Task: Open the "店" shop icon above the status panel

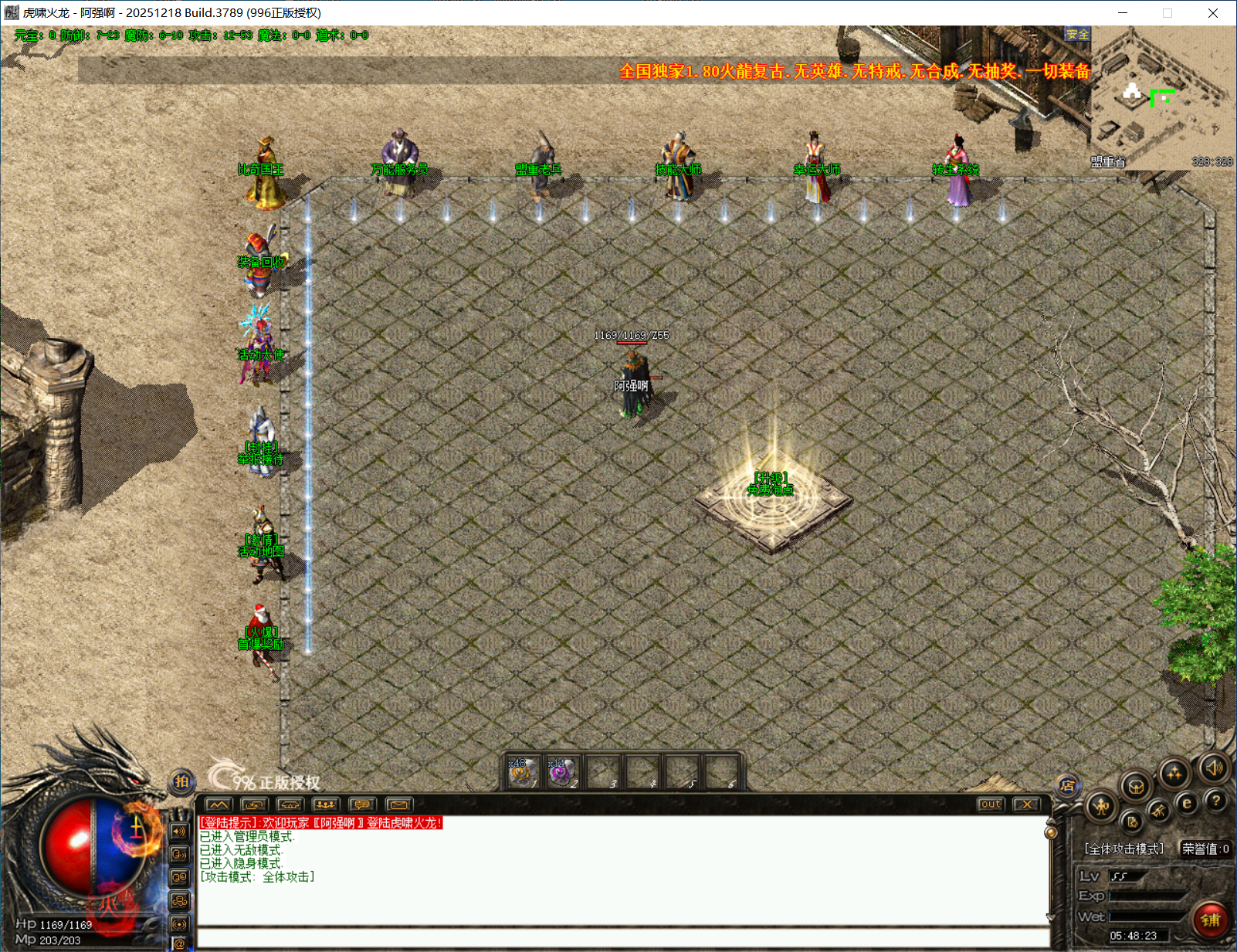Action: 1069,786
